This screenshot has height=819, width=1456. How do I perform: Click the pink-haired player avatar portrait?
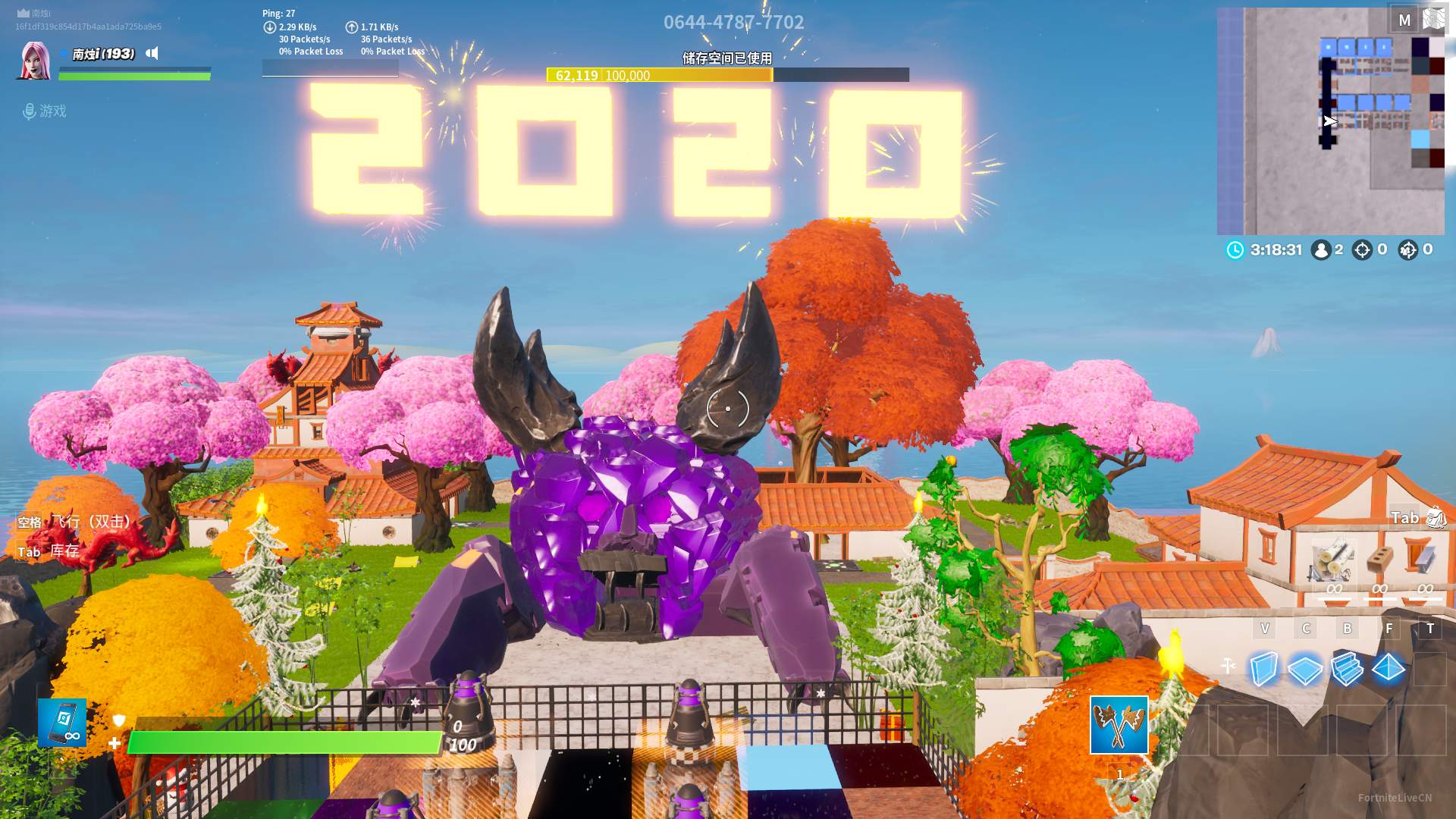point(35,61)
